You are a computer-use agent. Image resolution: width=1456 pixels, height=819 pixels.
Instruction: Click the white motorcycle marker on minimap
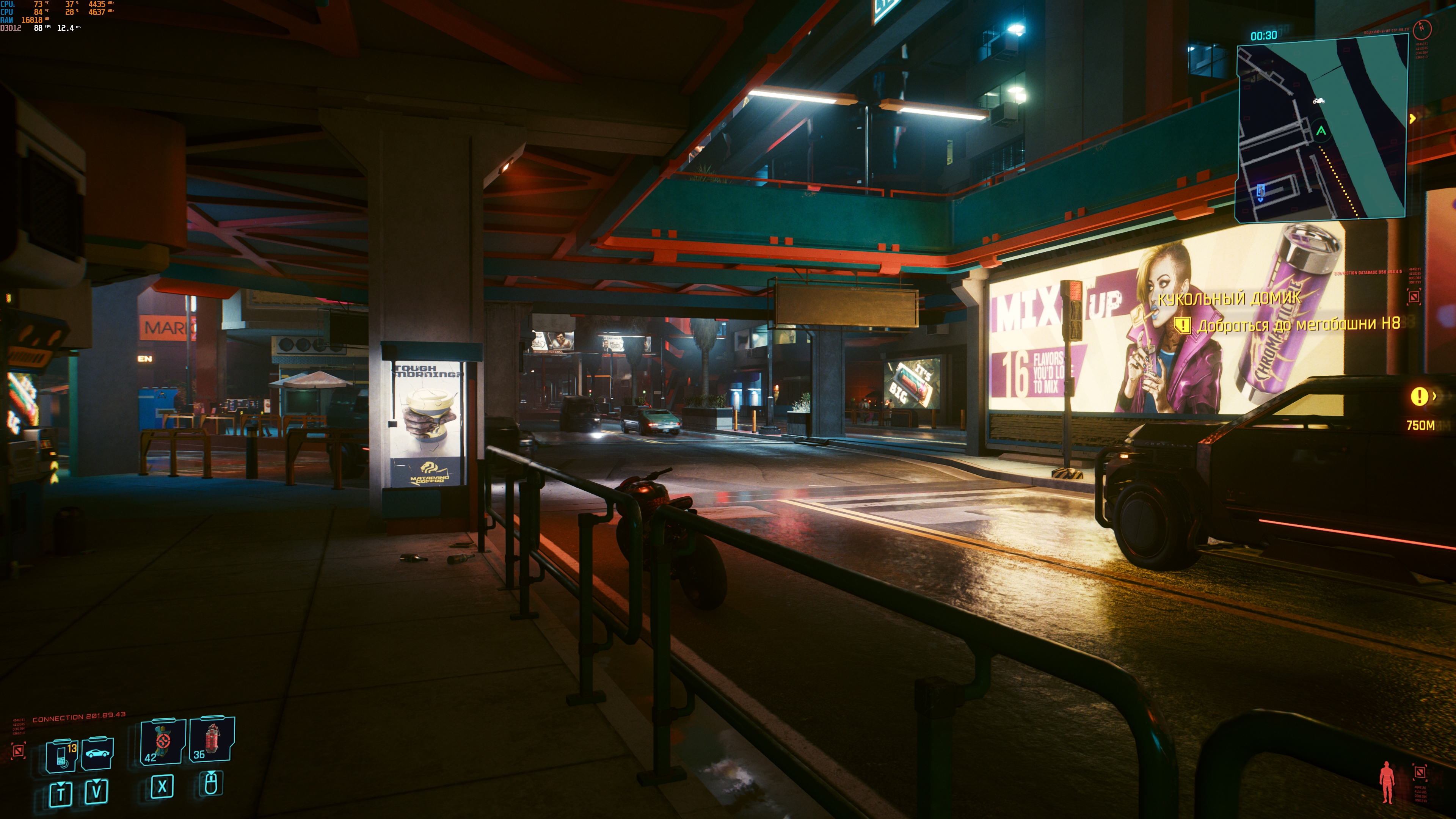pos(1318,101)
